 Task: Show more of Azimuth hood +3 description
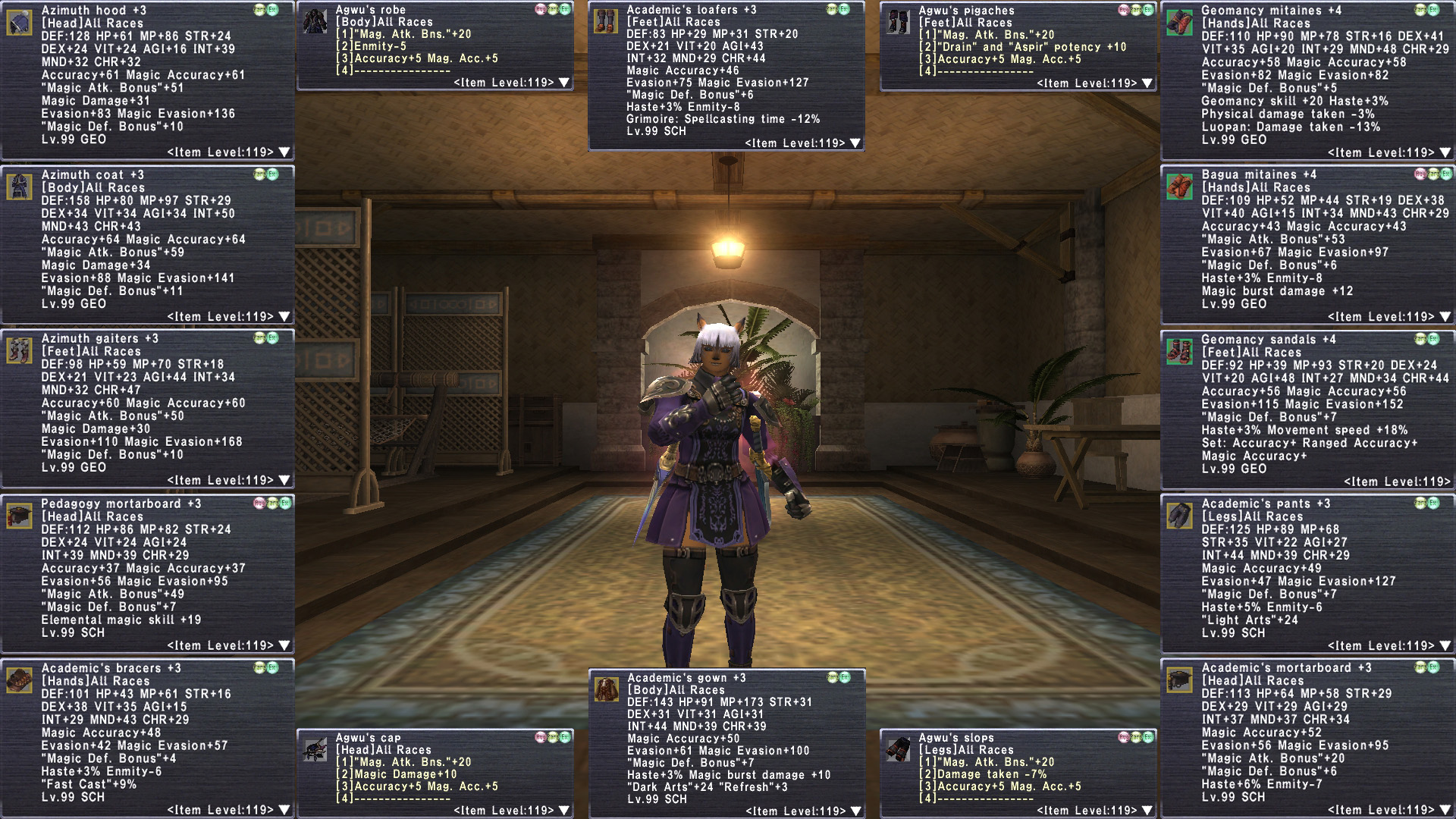pyautogui.click(x=284, y=152)
